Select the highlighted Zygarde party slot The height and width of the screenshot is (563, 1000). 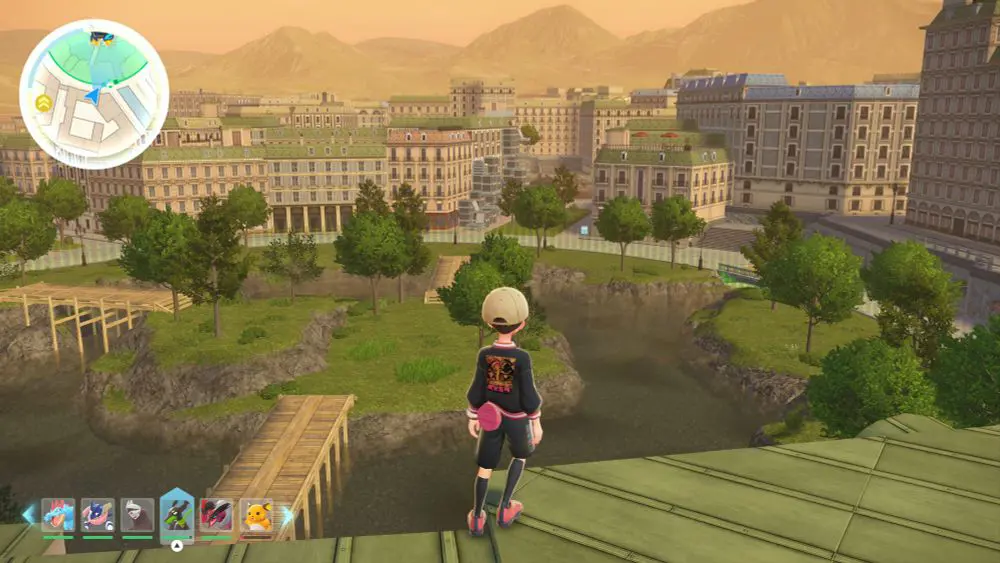coord(177,515)
